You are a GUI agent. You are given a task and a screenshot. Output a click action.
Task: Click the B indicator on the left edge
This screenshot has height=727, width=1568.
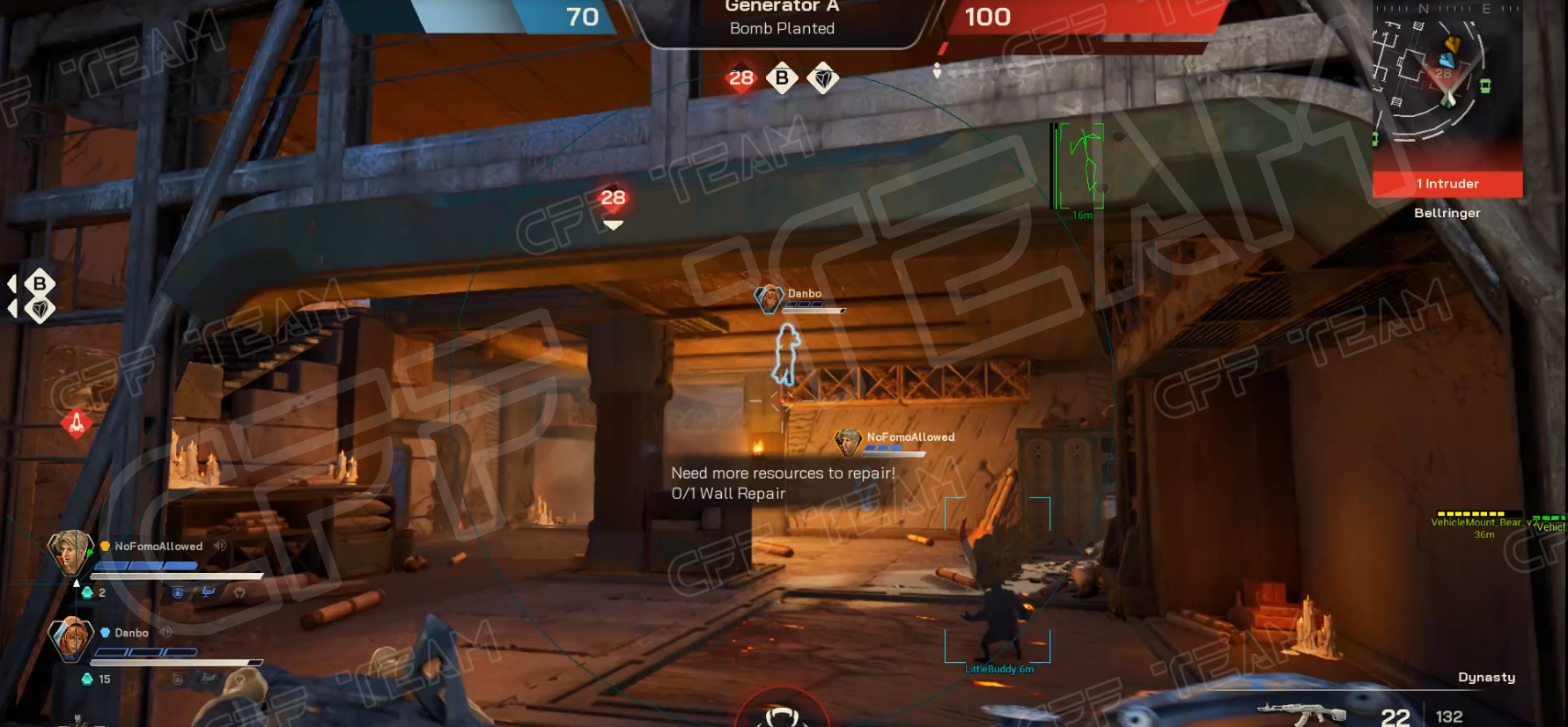pos(40,283)
